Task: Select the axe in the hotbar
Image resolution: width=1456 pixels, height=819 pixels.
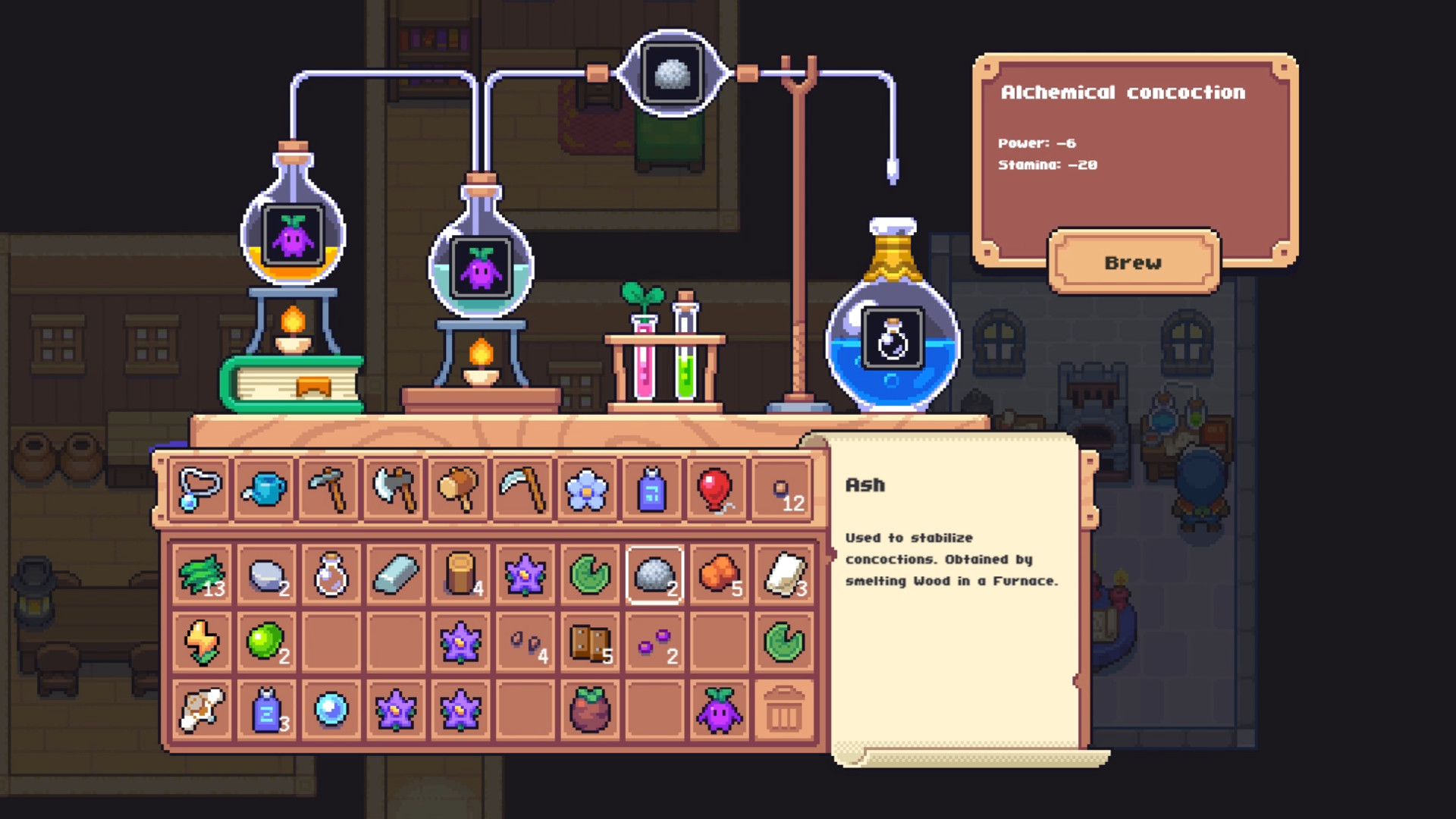Action: tap(394, 489)
